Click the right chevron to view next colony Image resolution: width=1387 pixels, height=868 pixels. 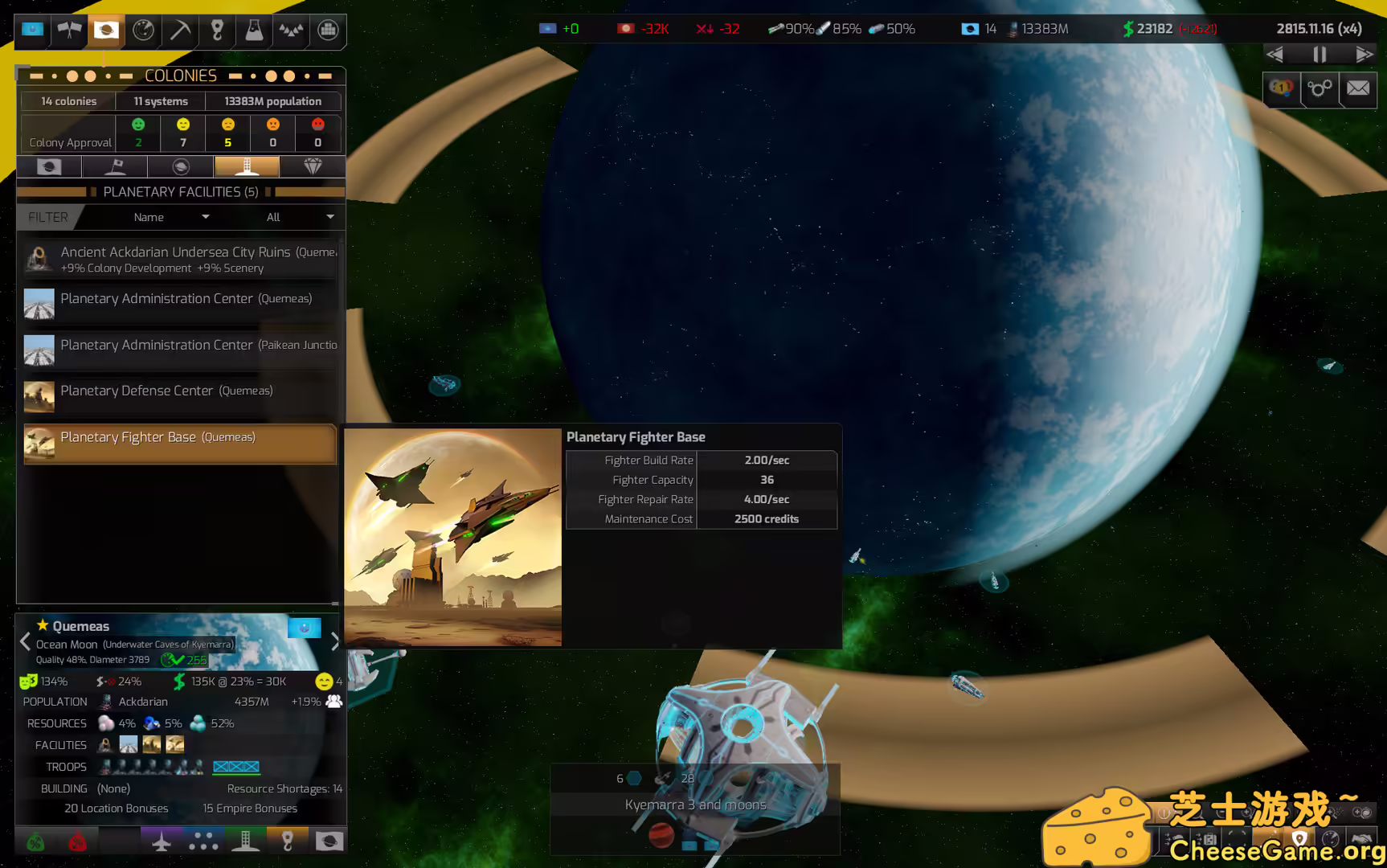[336, 641]
